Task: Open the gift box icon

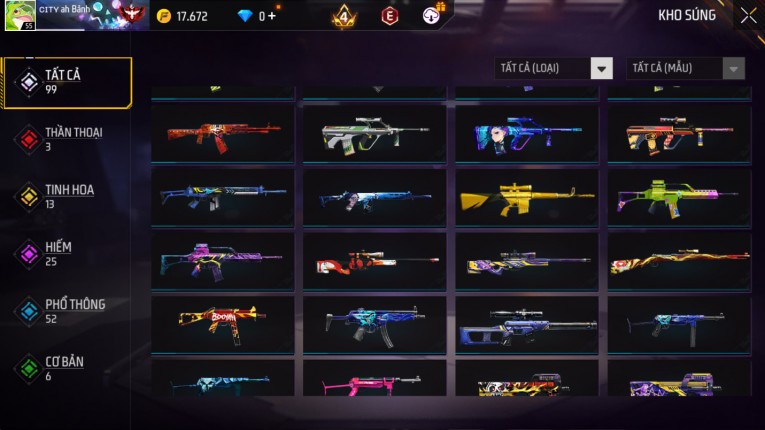Action: (x=432, y=16)
